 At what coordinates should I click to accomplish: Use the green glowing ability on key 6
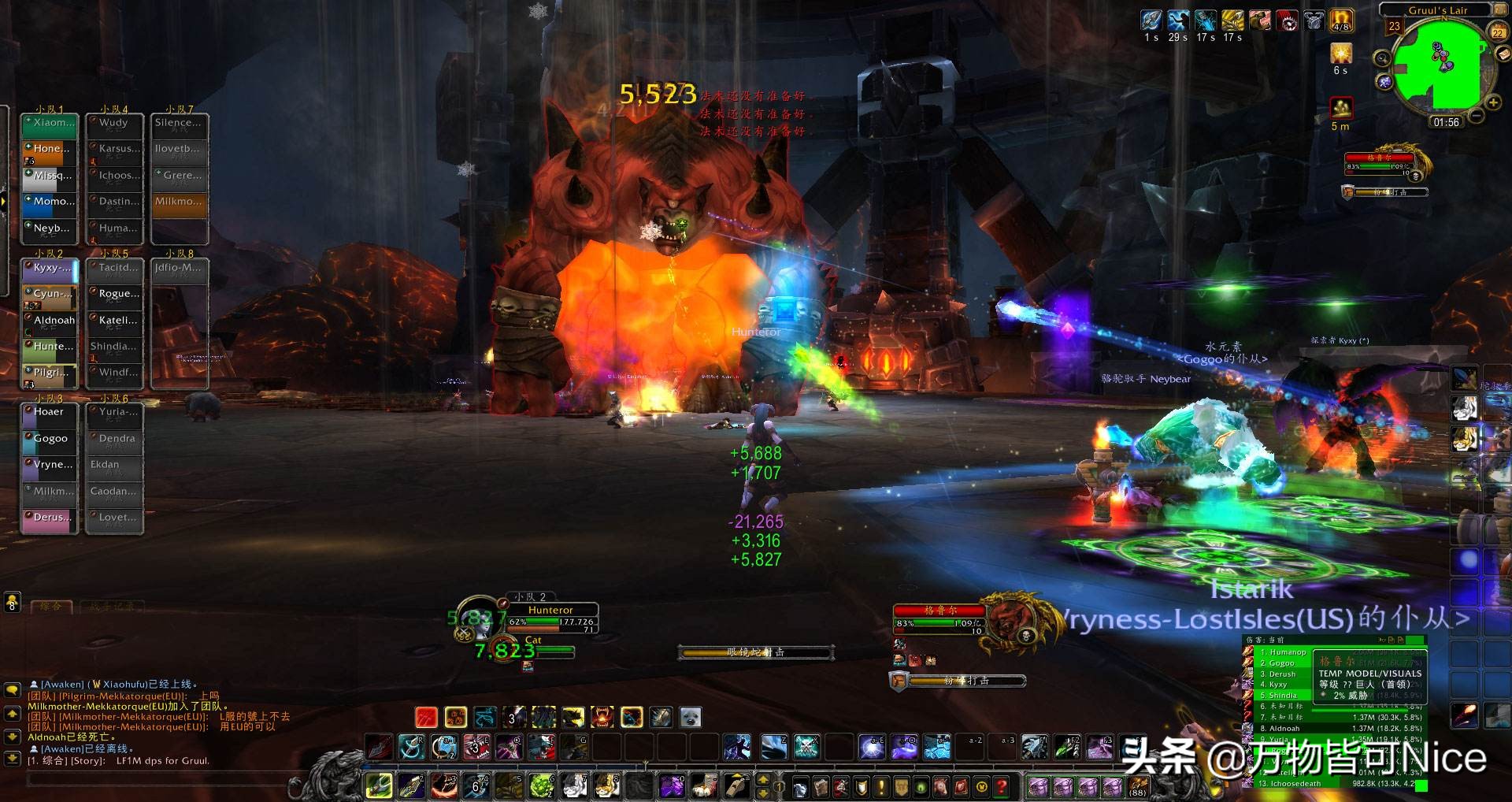[x=541, y=785]
